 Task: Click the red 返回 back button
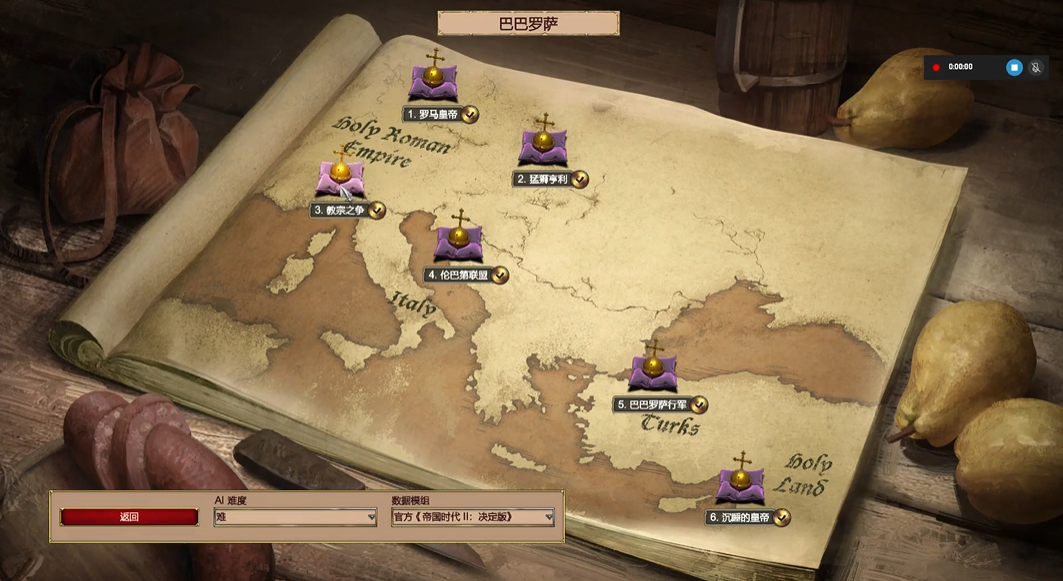(129, 517)
